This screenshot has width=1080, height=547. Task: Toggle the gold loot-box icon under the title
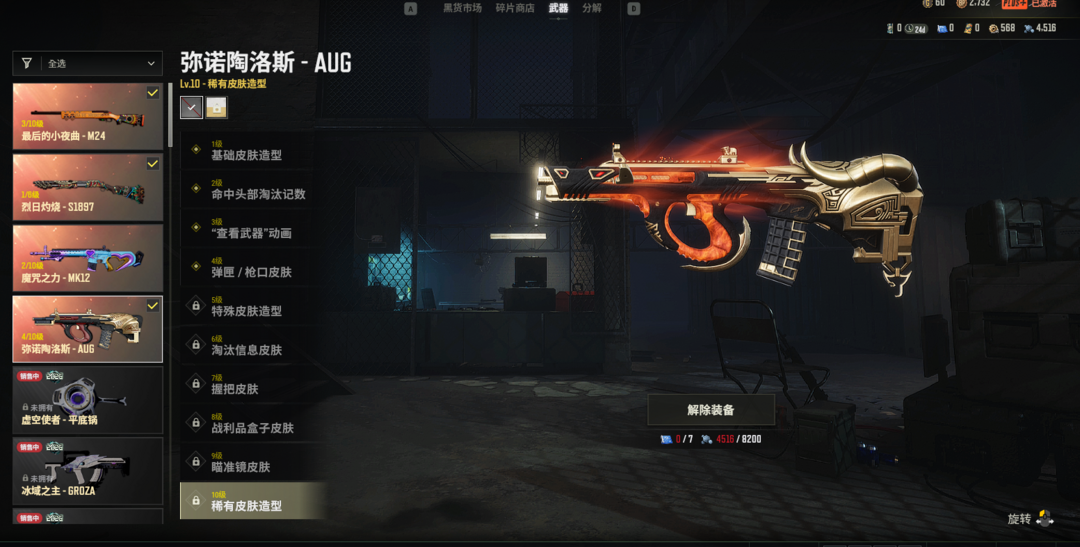pyautogui.click(x=216, y=107)
